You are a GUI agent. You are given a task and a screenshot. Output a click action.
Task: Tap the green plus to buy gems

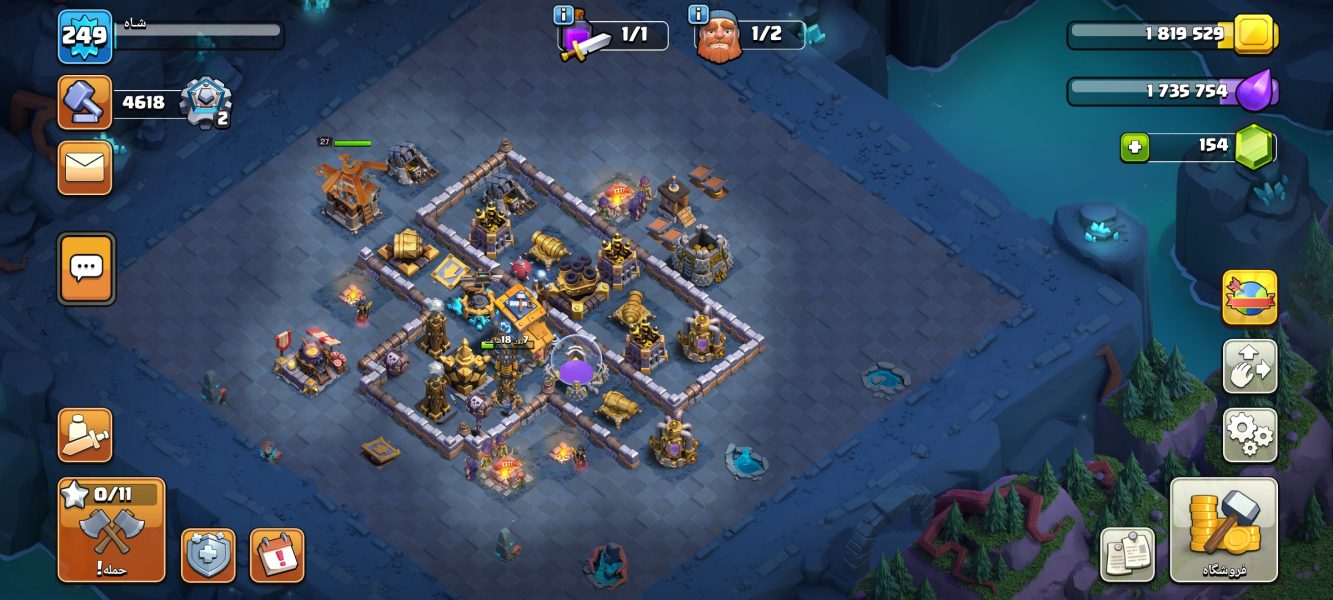pyautogui.click(x=1134, y=147)
